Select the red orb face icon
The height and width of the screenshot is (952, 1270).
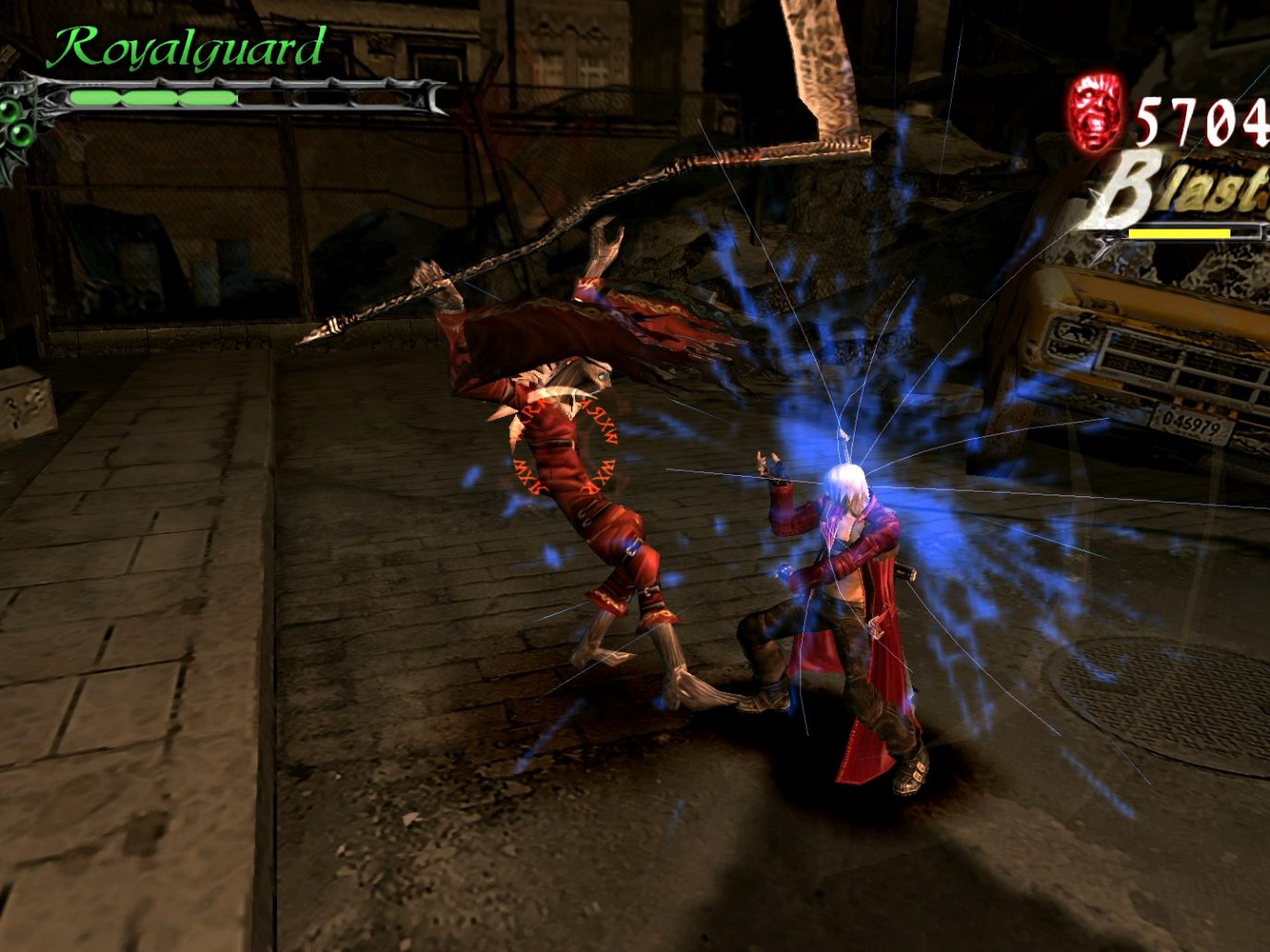[1096, 113]
